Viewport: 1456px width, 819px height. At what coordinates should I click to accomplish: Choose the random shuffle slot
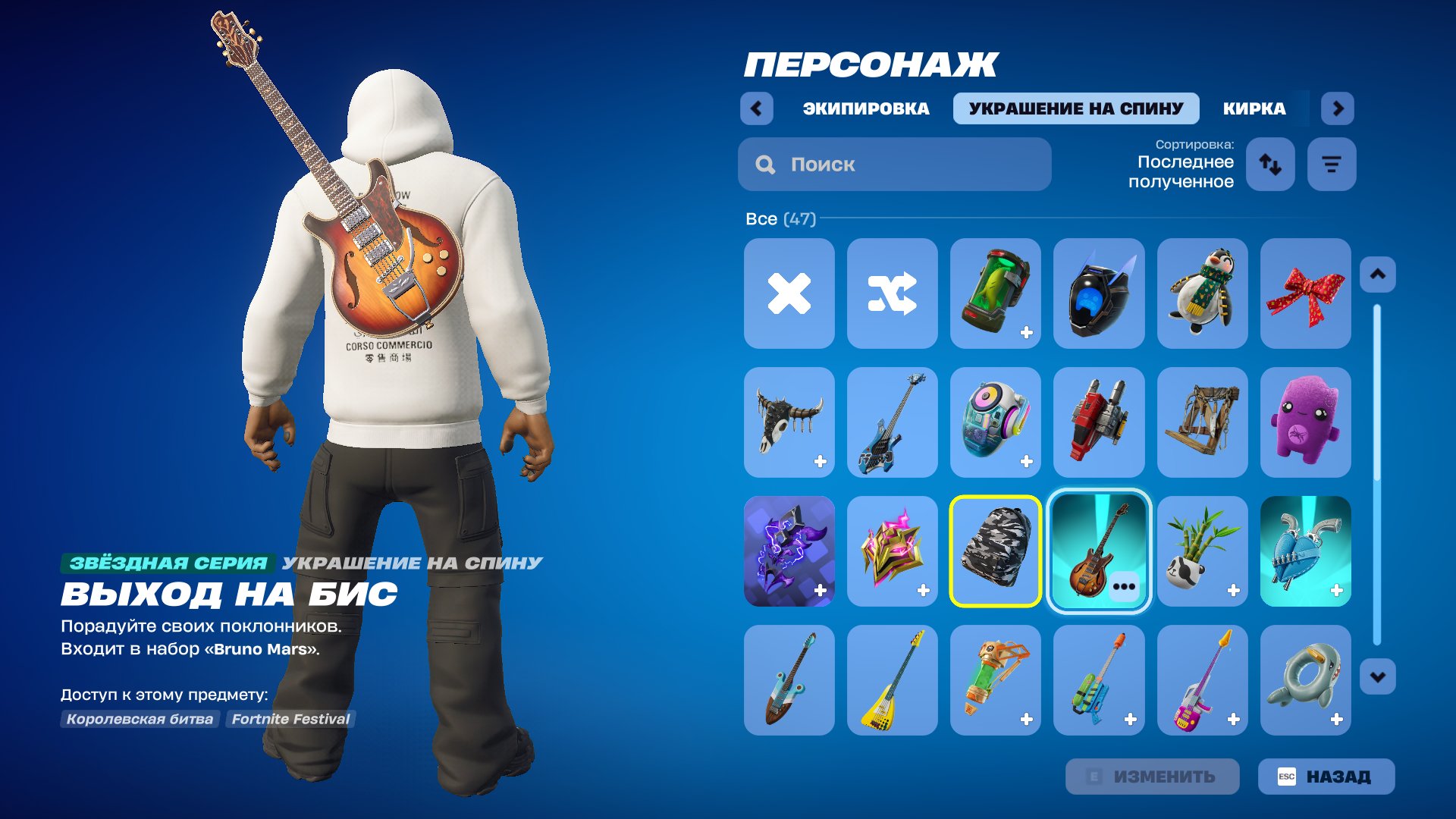[x=893, y=293]
